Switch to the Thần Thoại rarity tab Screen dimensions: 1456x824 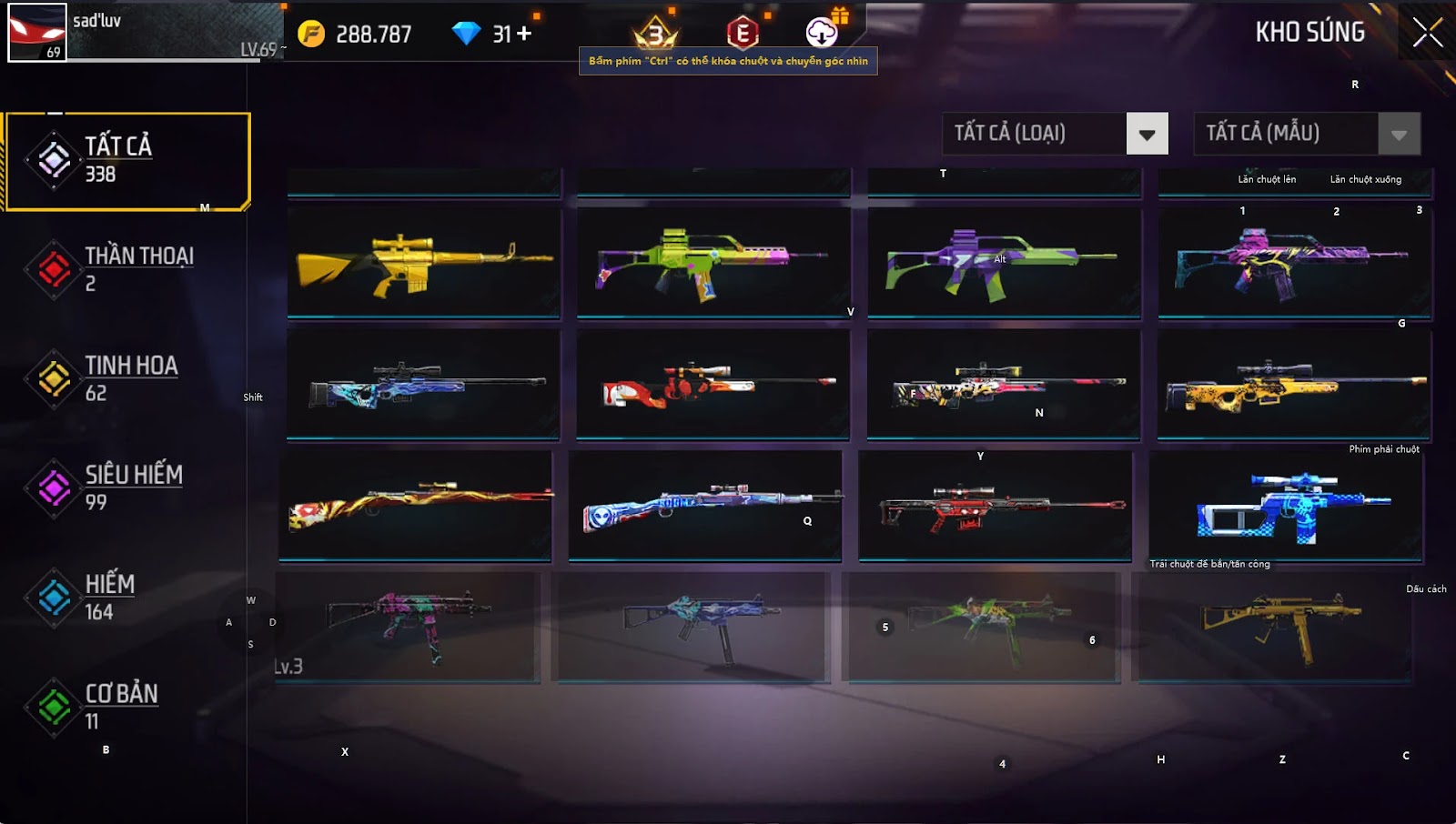pyautogui.click(x=127, y=269)
